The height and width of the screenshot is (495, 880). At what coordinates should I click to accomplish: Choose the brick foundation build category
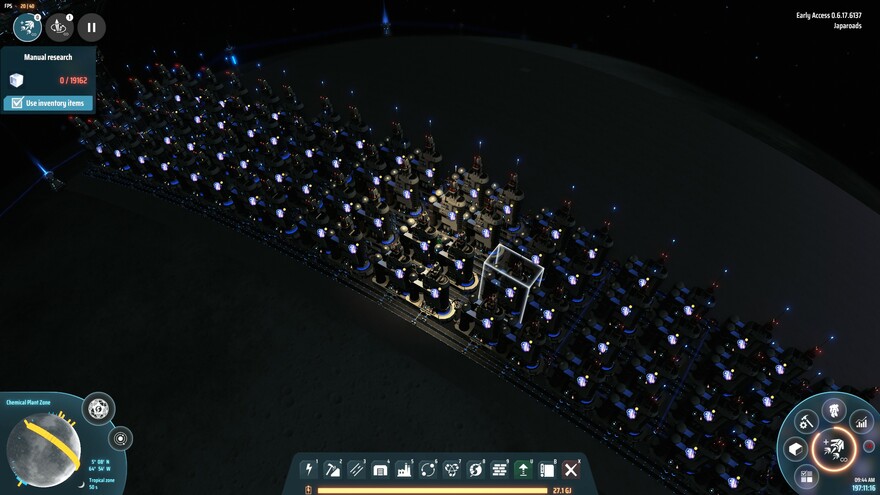pyautogui.click(x=499, y=469)
